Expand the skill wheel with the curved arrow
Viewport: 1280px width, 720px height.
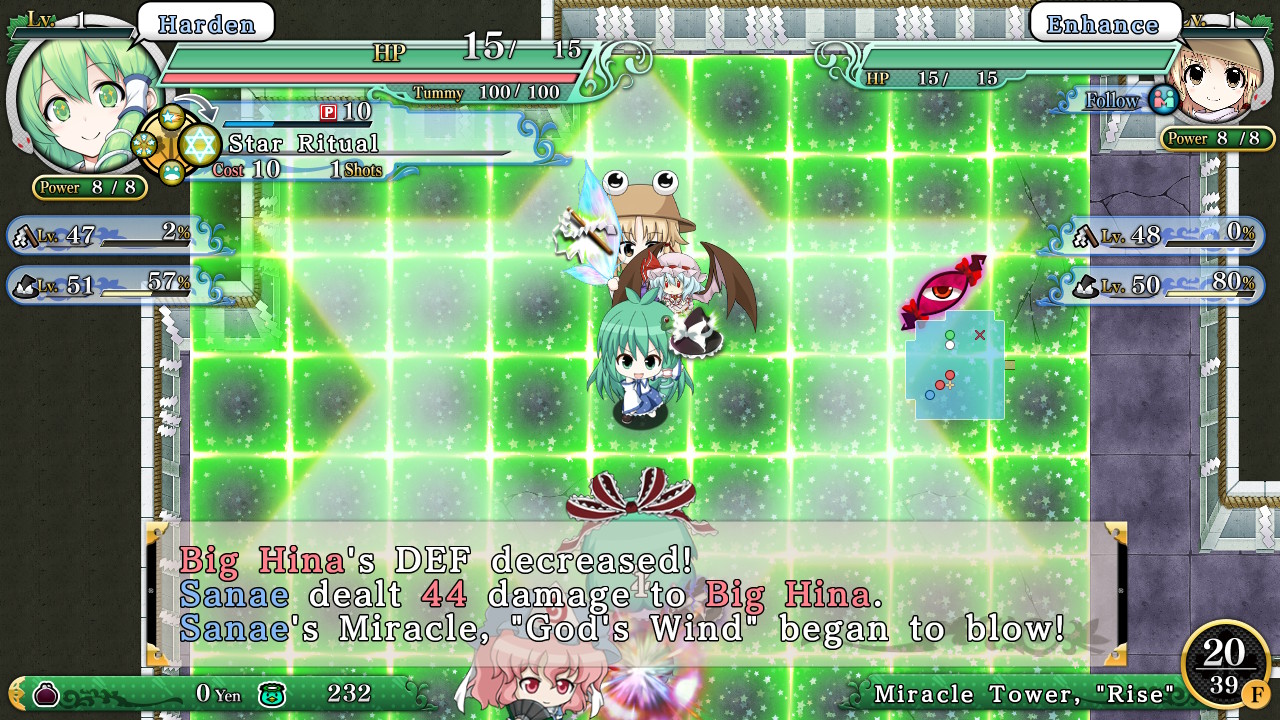(x=197, y=107)
